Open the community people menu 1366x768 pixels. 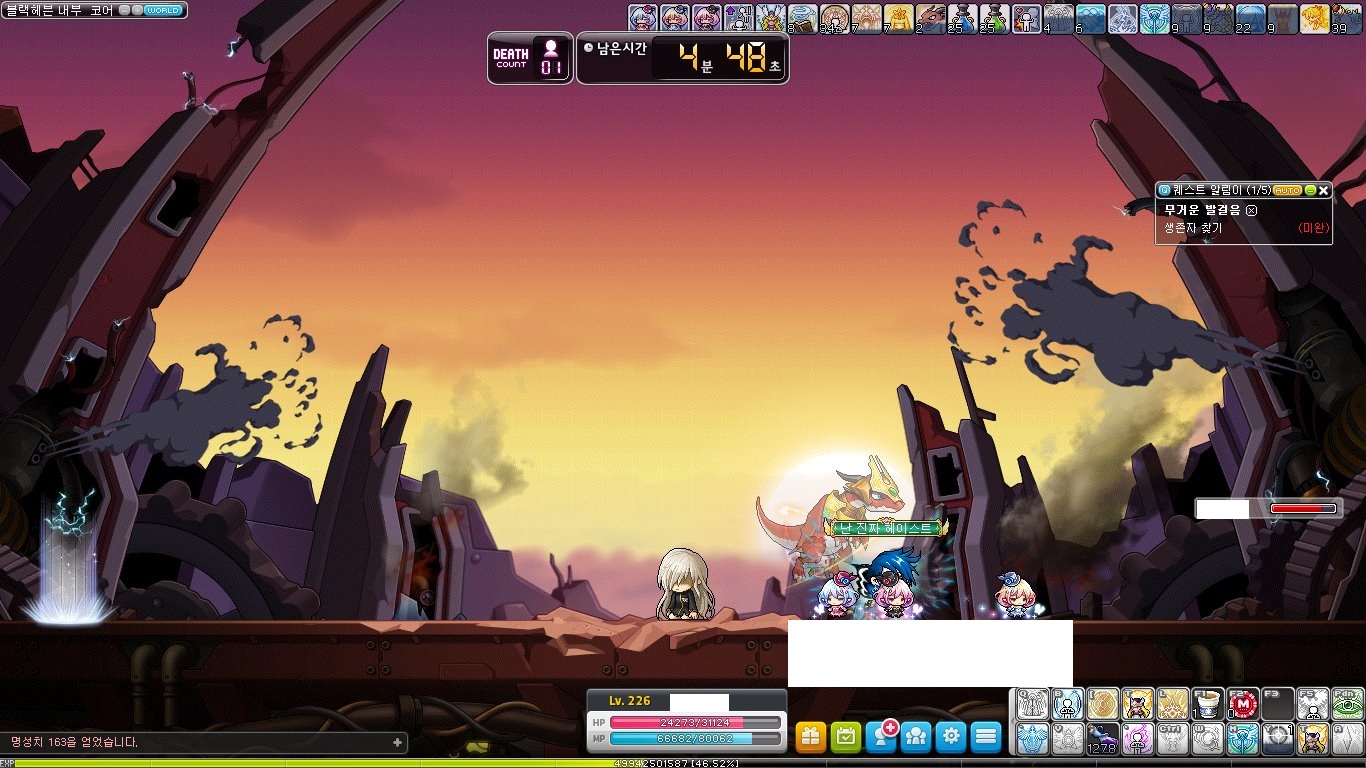click(x=916, y=737)
